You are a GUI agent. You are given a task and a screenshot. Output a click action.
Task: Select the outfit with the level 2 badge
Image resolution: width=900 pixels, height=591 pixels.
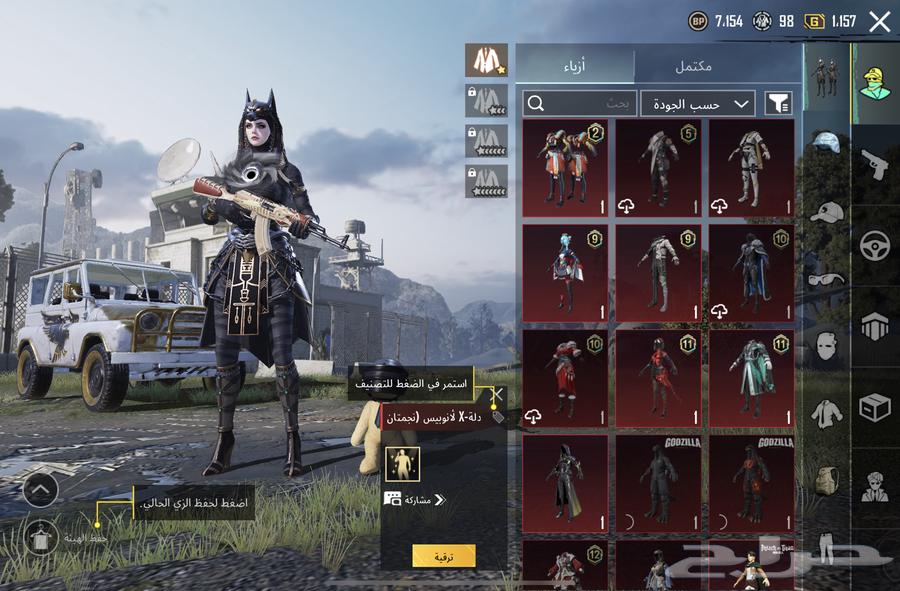click(x=565, y=167)
